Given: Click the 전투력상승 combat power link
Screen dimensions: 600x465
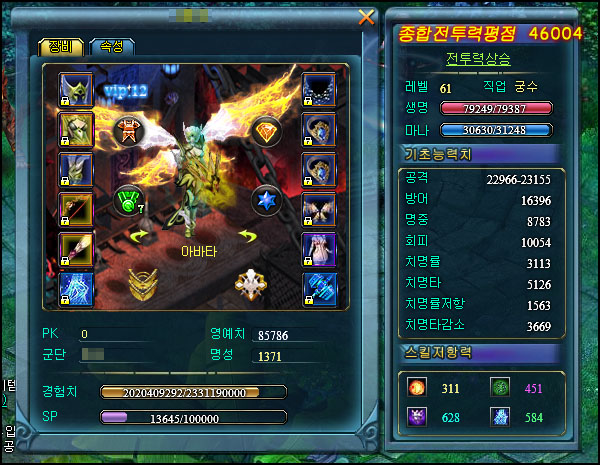Looking at the screenshot, I should 478,58.
